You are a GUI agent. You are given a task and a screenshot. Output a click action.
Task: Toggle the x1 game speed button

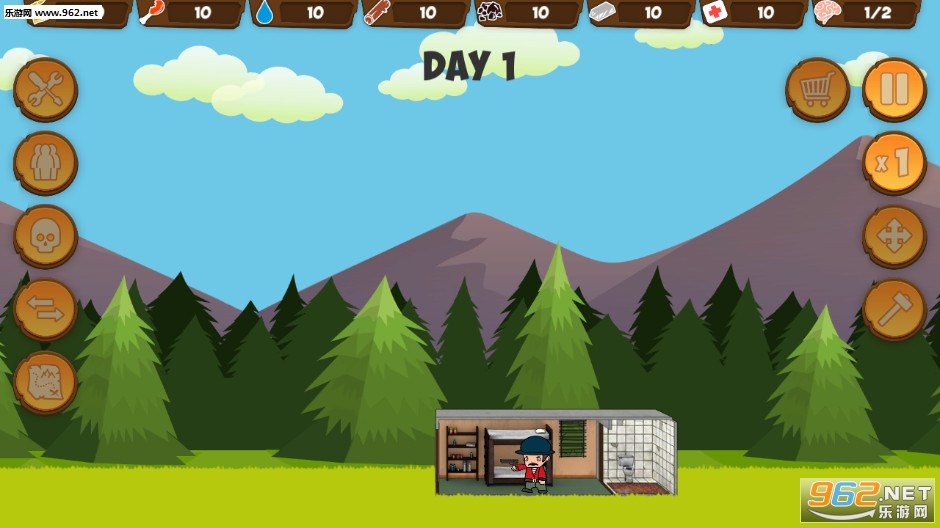pos(894,163)
